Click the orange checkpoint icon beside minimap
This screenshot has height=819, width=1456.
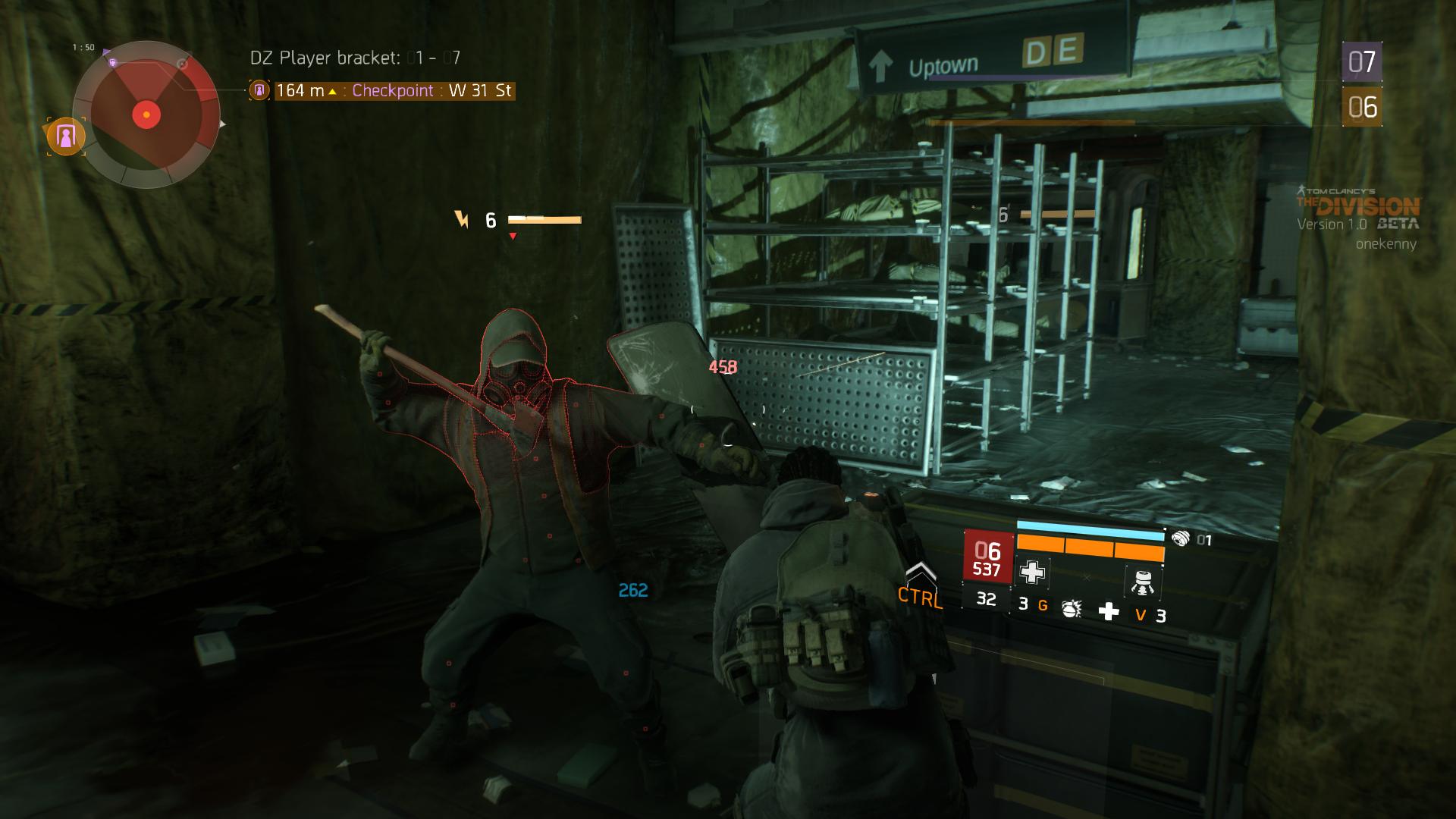point(66,137)
